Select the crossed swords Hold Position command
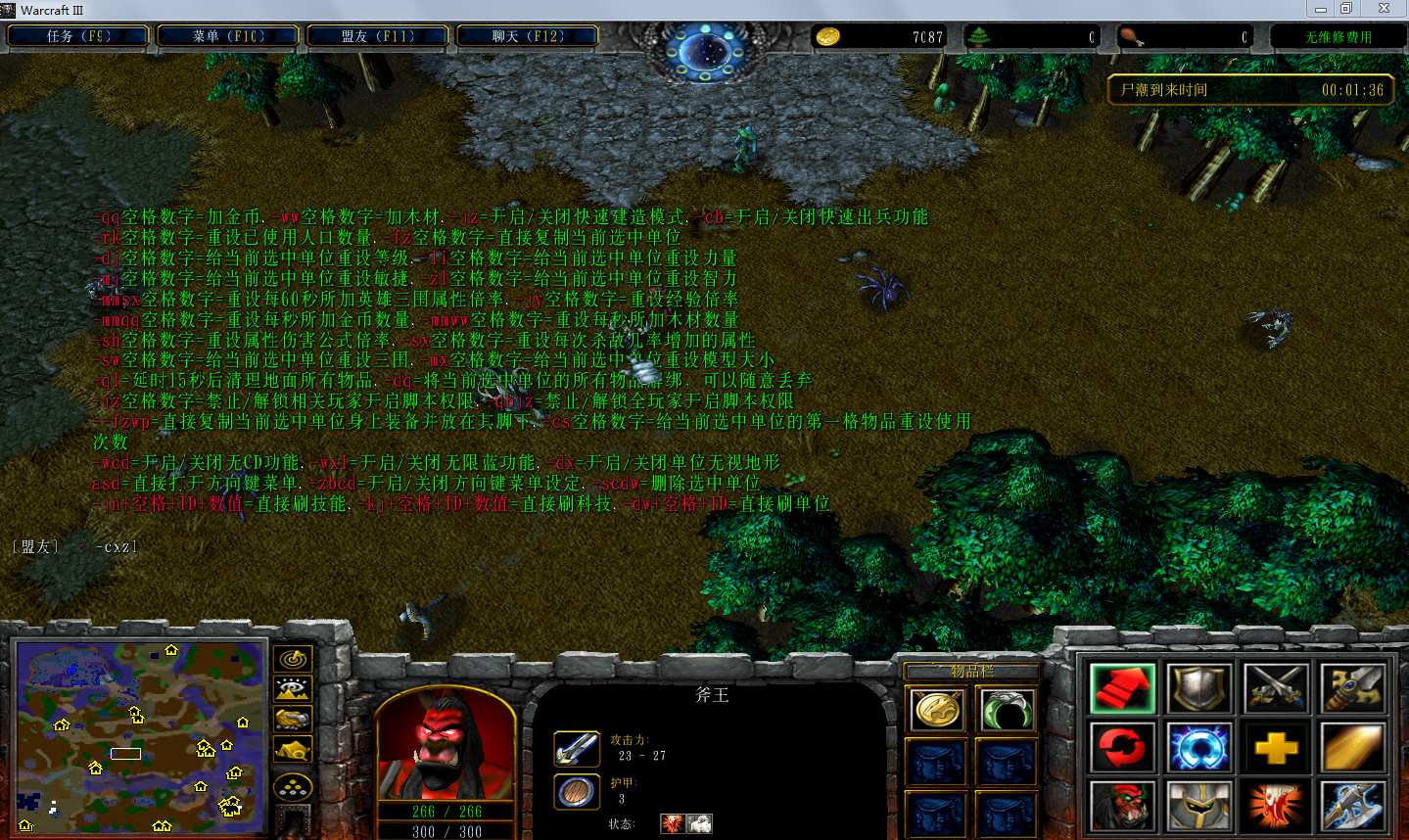 click(x=1276, y=688)
